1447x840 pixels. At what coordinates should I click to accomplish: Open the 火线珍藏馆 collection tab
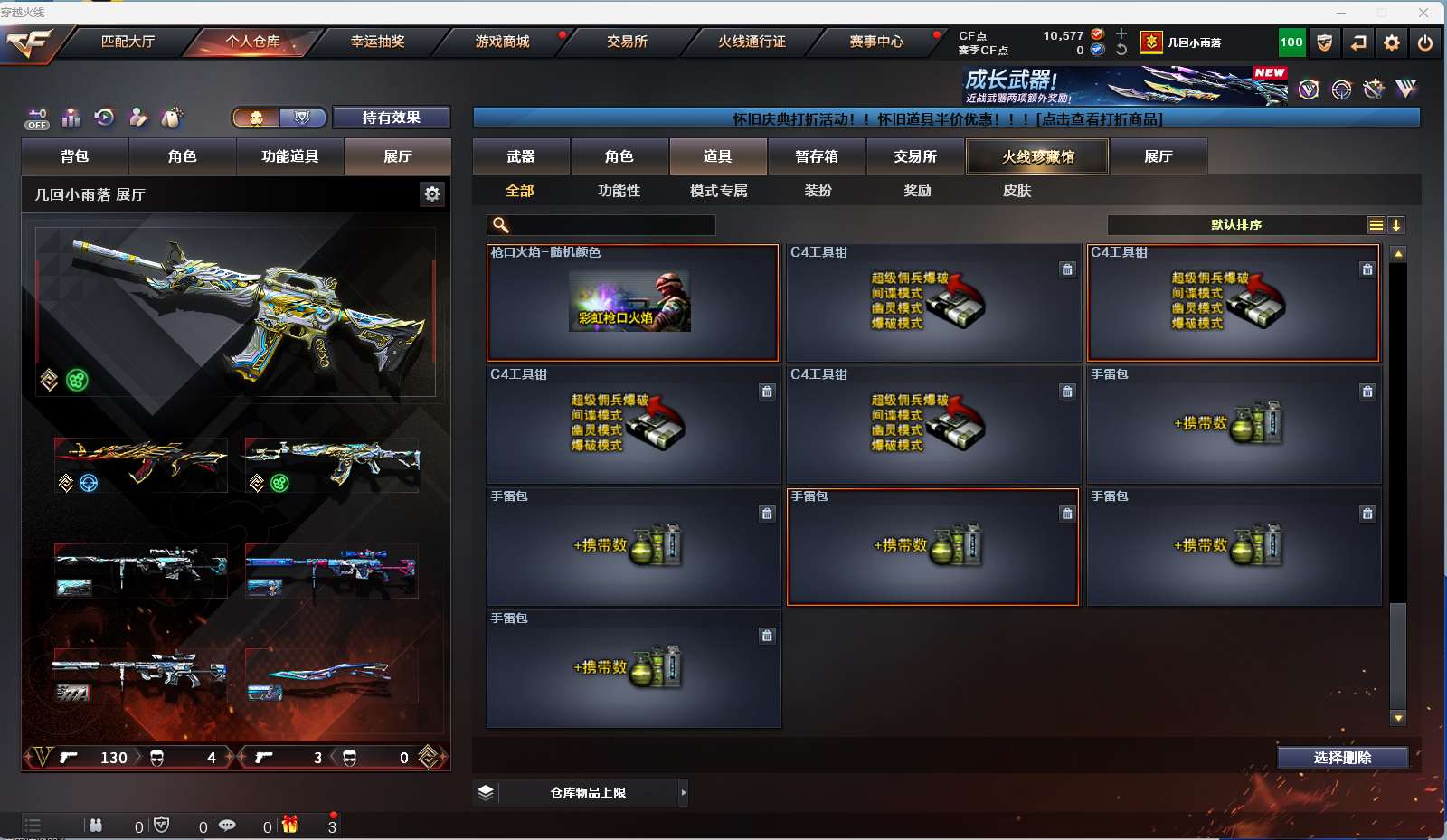pos(1037,156)
